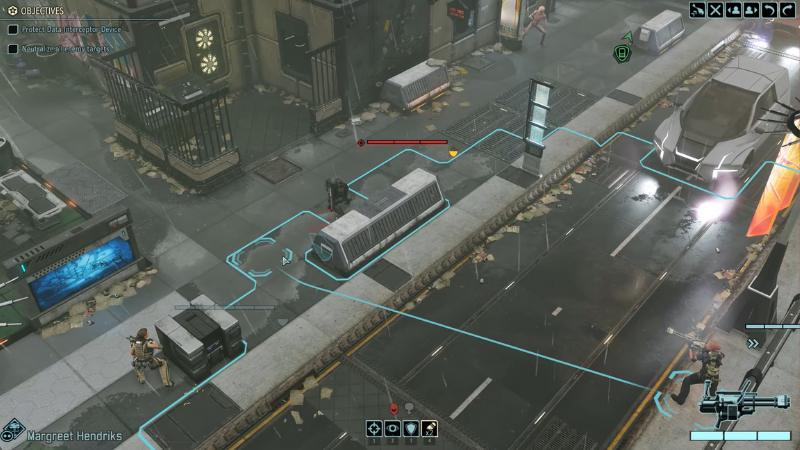Open Margreet Hendriks soldier info

click(x=70, y=435)
